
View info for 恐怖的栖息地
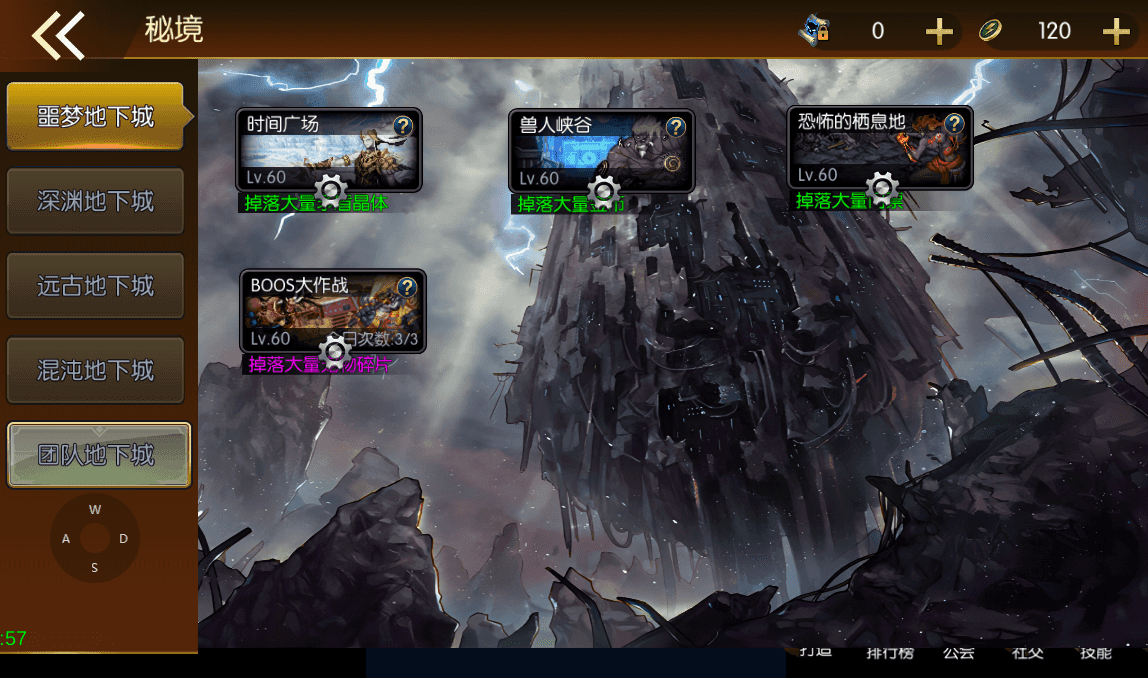coord(954,124)
